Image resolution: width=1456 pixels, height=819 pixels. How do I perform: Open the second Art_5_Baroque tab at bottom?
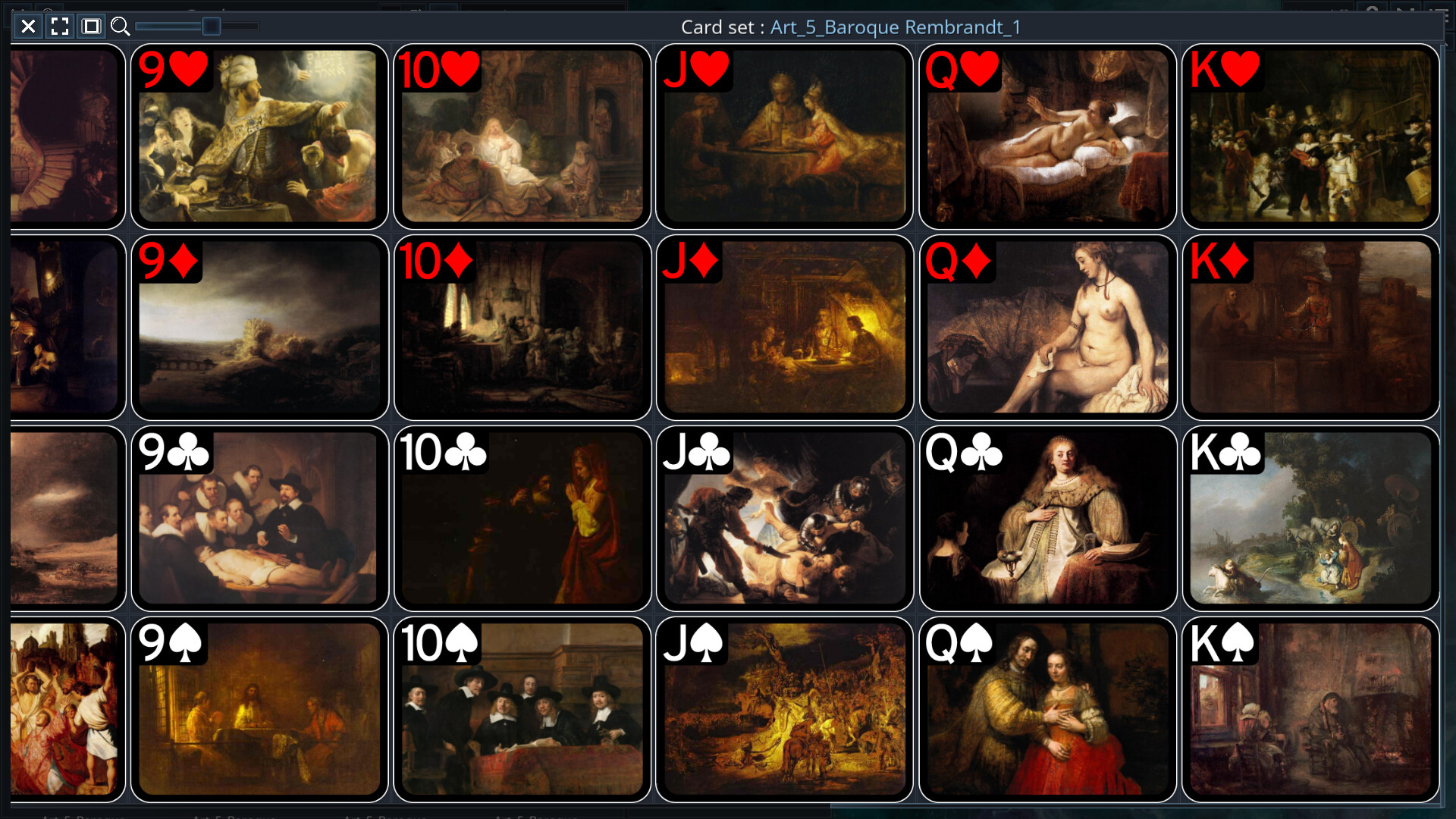click(x=231, y=817)
